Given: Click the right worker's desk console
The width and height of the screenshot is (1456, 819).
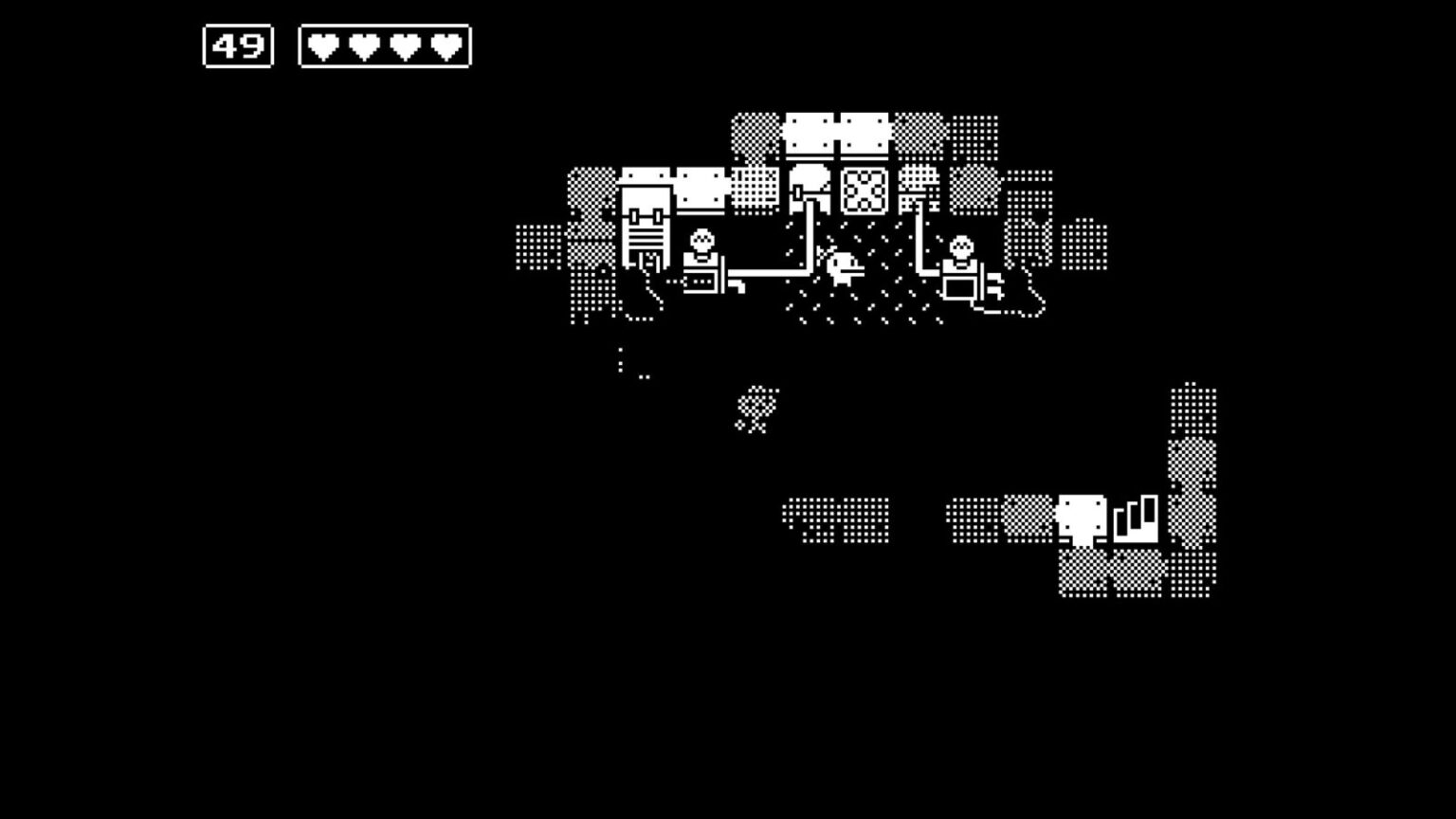Looking at the screenshot, I should coord(959,289).
